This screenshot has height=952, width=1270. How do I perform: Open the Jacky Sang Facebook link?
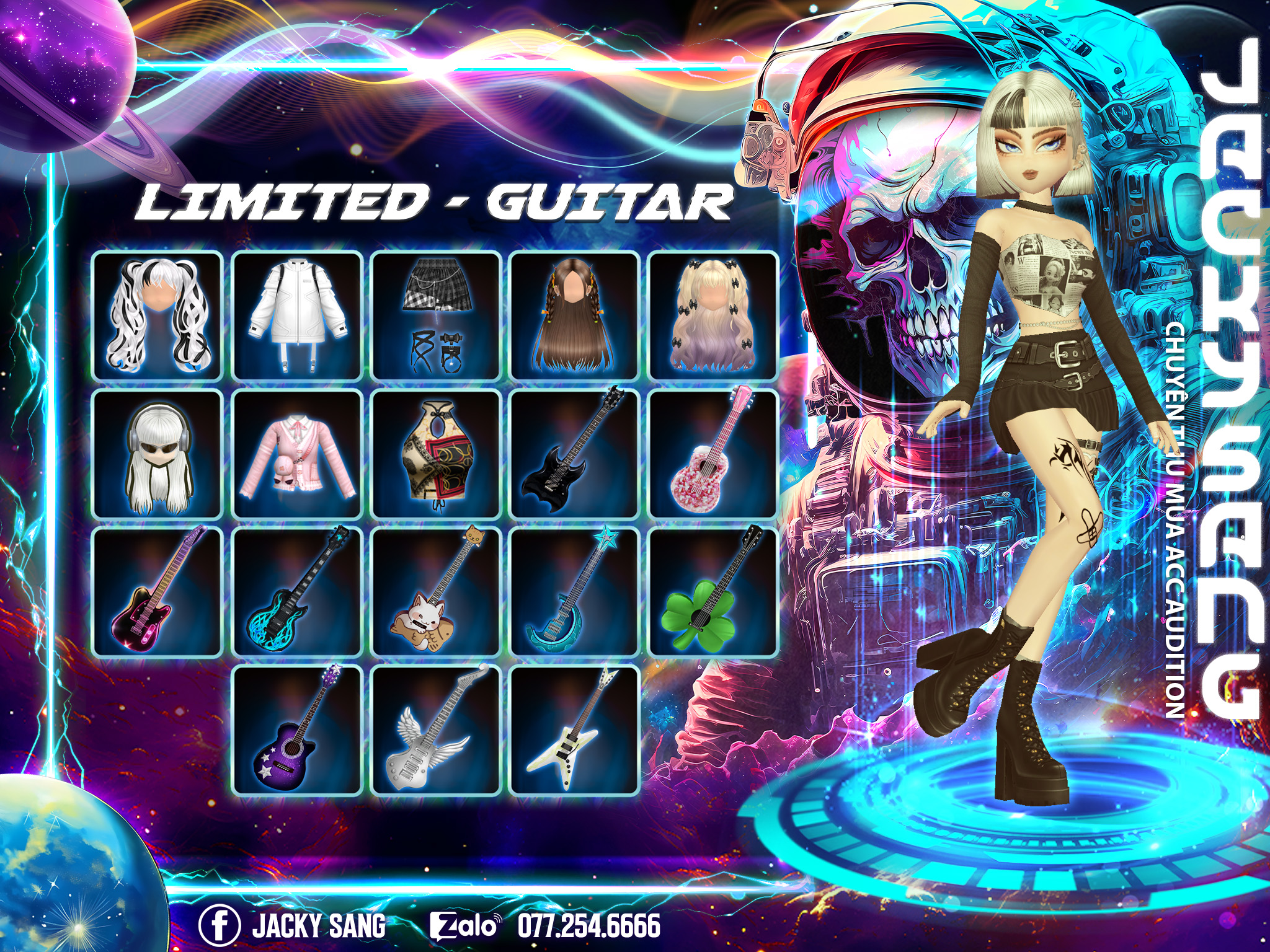[x=293, y=926]
